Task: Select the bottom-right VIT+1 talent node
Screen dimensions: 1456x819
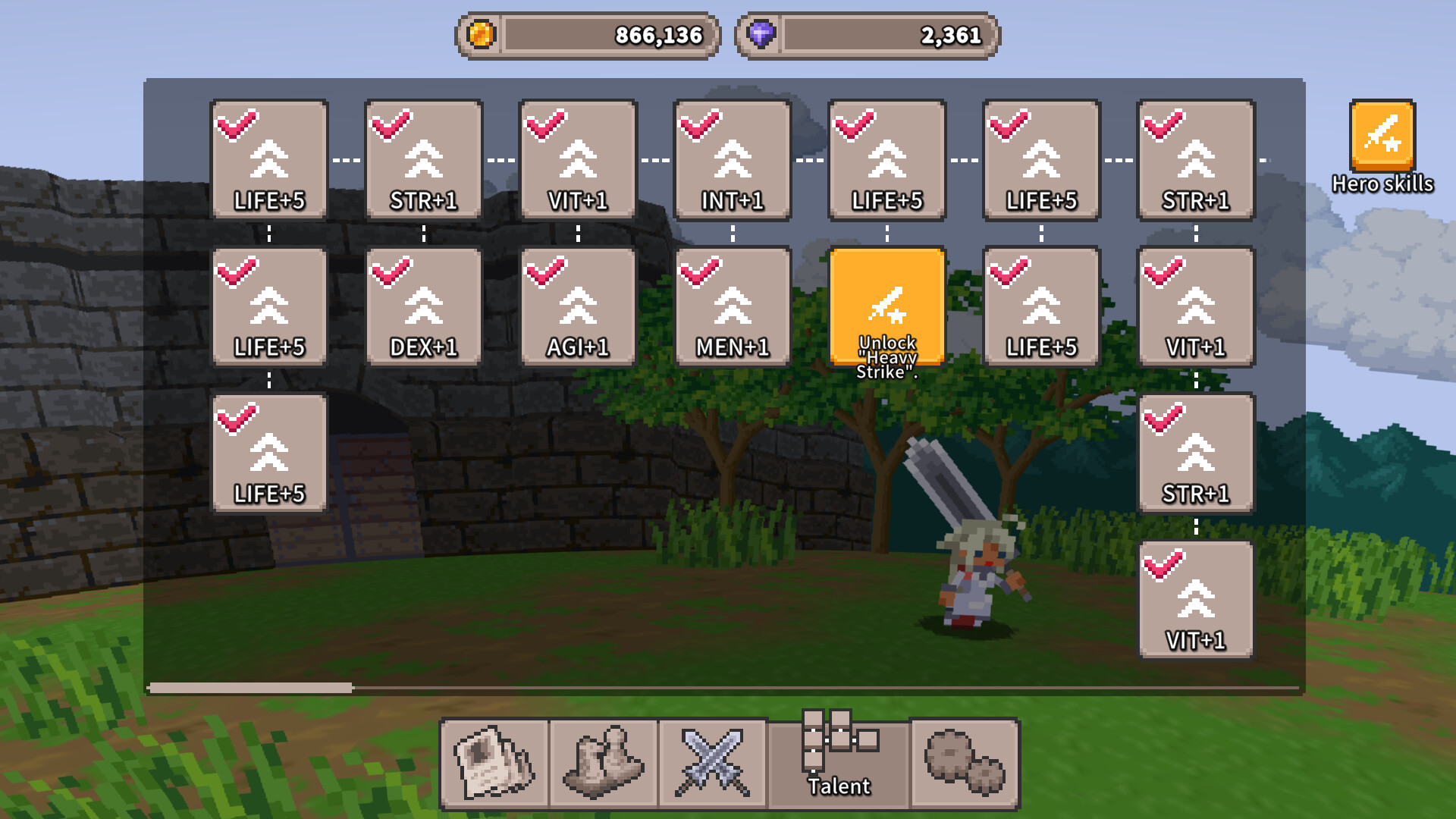Action: 1196,599
